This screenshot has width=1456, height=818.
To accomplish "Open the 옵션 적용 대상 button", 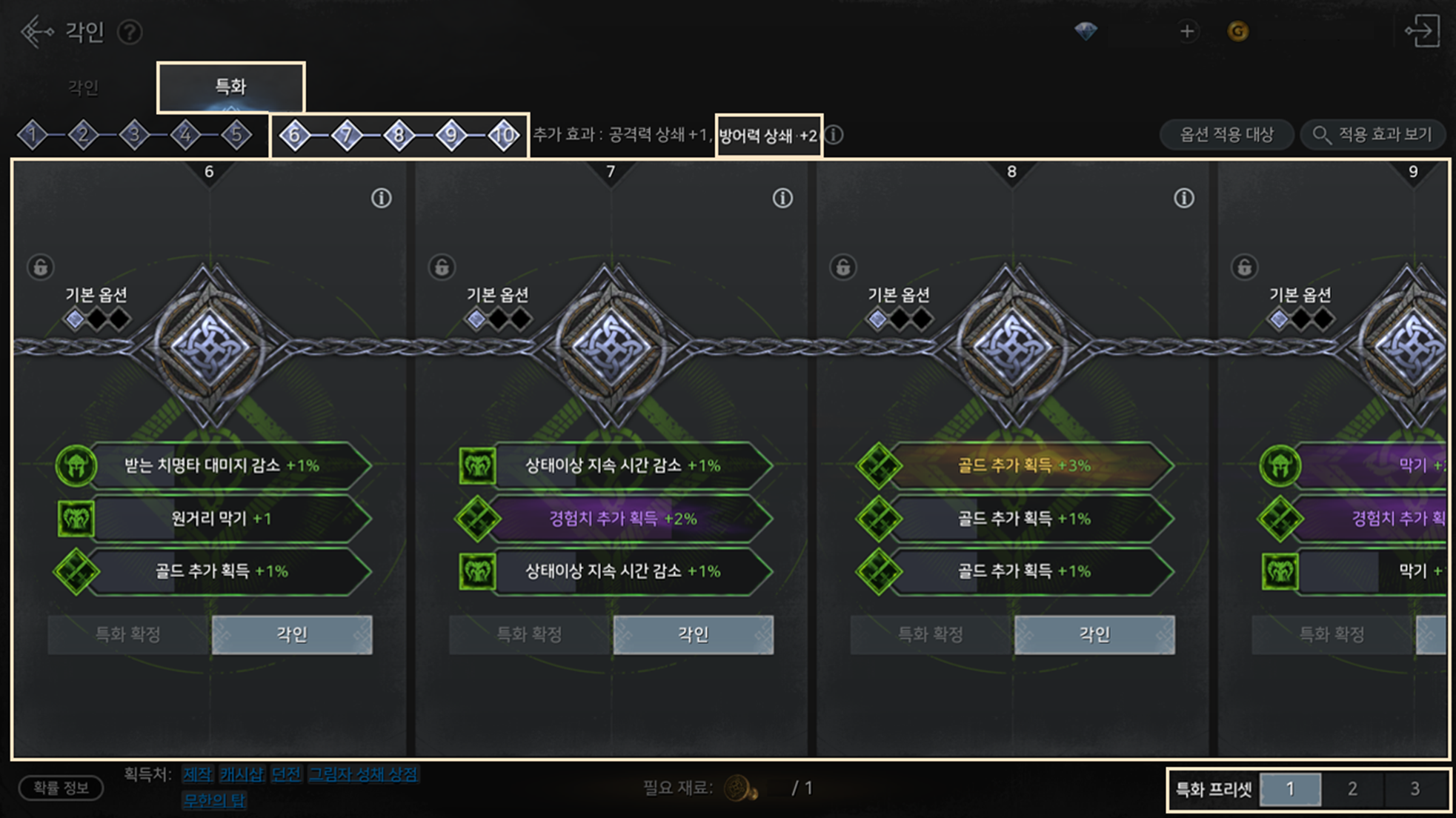I will [x=1226, y=135].
